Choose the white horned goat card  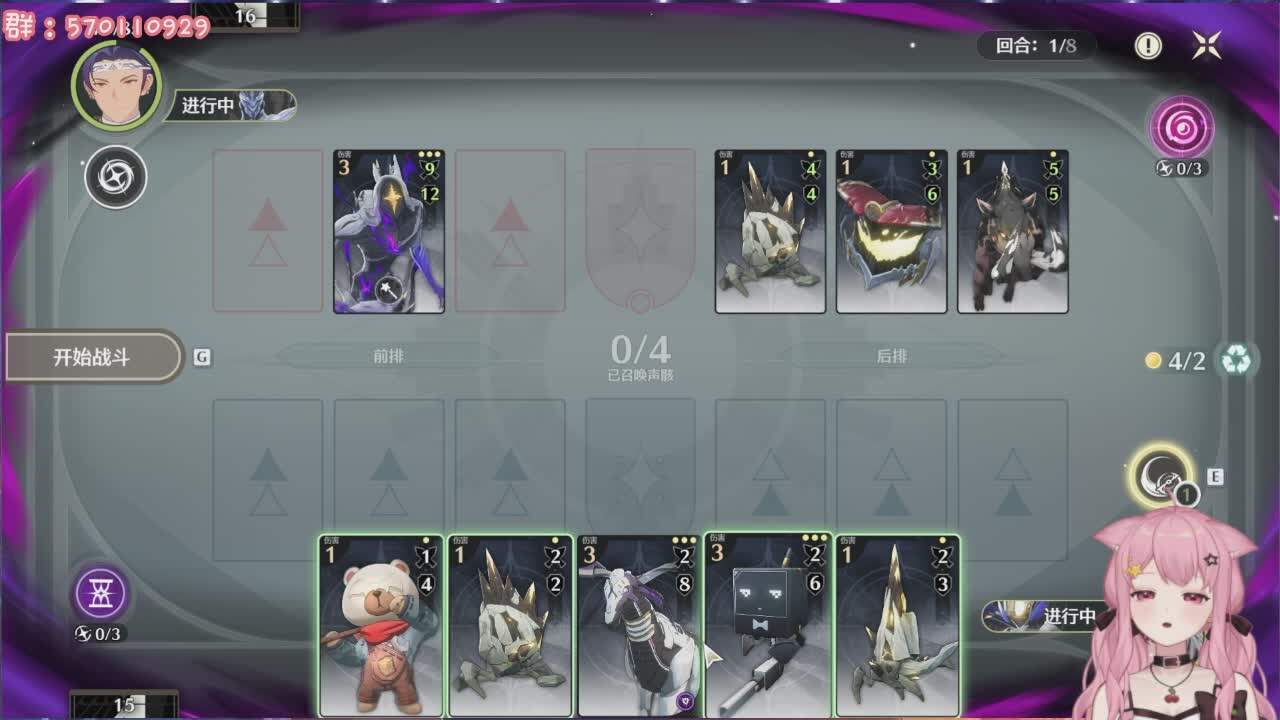pyautogui.click(x=640, y=626)
